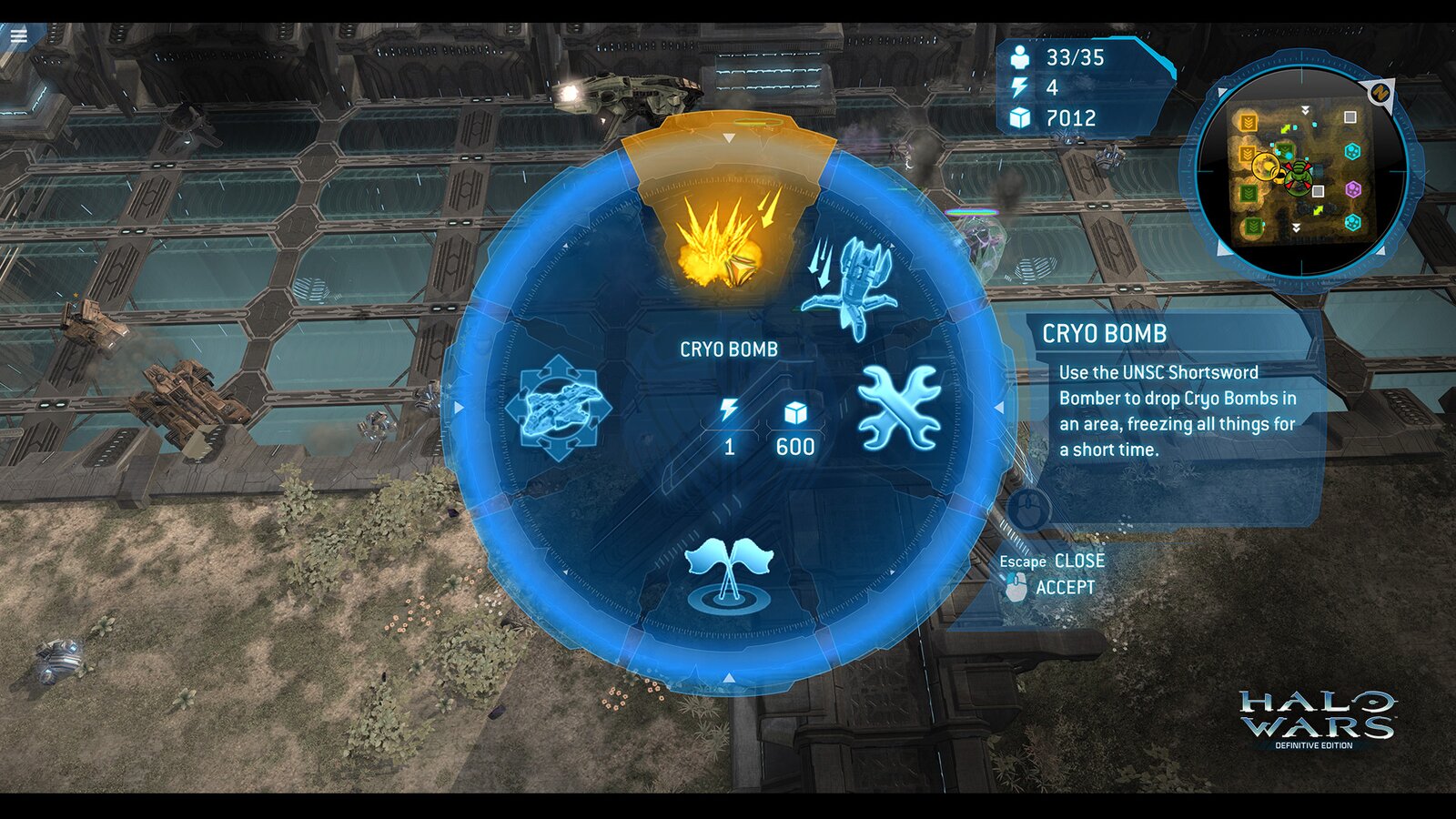Click the bottom chevron below the radial wheel
The height and width of the screenshot is (819, 1456).
click(728, 678)
